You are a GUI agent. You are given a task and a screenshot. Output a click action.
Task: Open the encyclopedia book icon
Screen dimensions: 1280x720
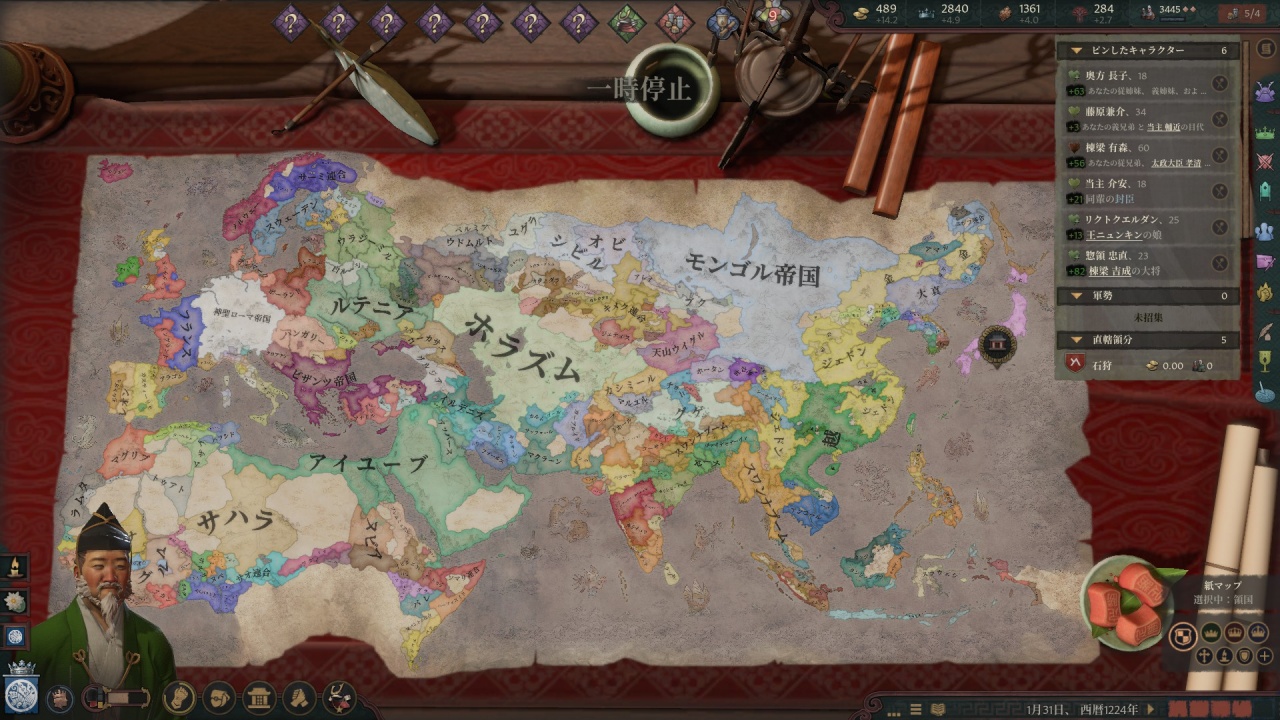(936, 709)
